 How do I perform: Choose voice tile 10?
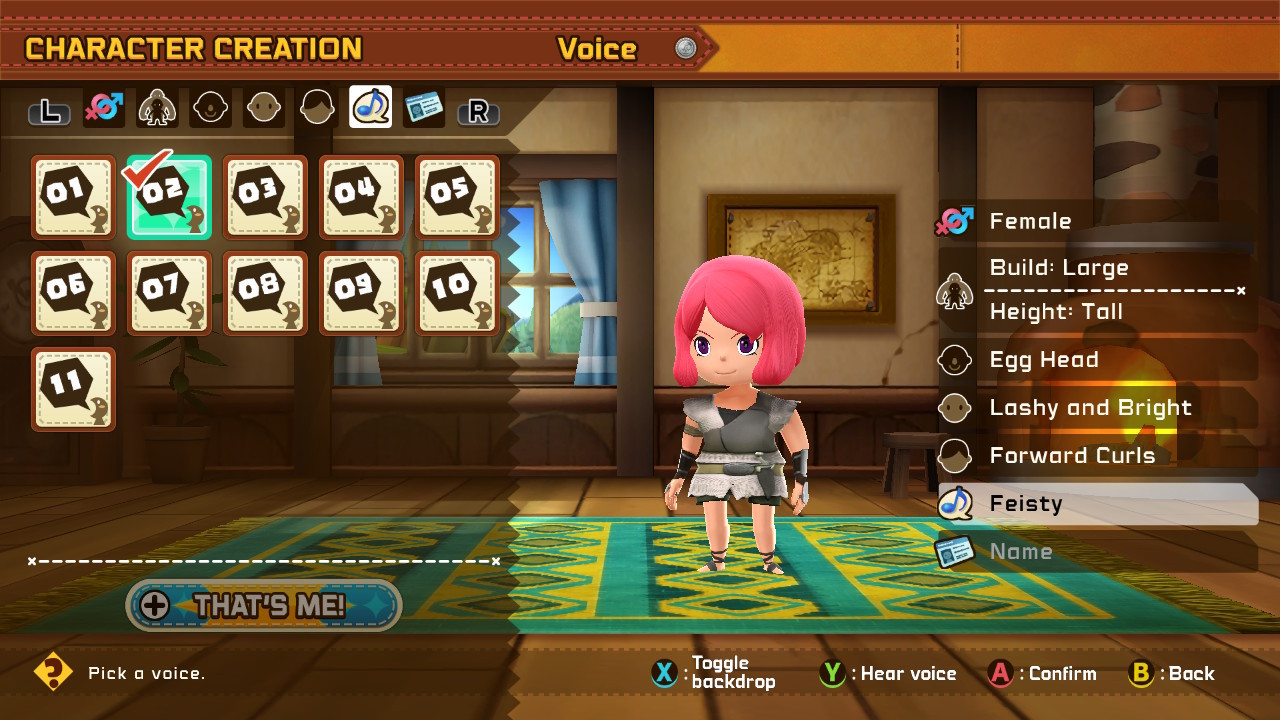click(x=457, y=293)
